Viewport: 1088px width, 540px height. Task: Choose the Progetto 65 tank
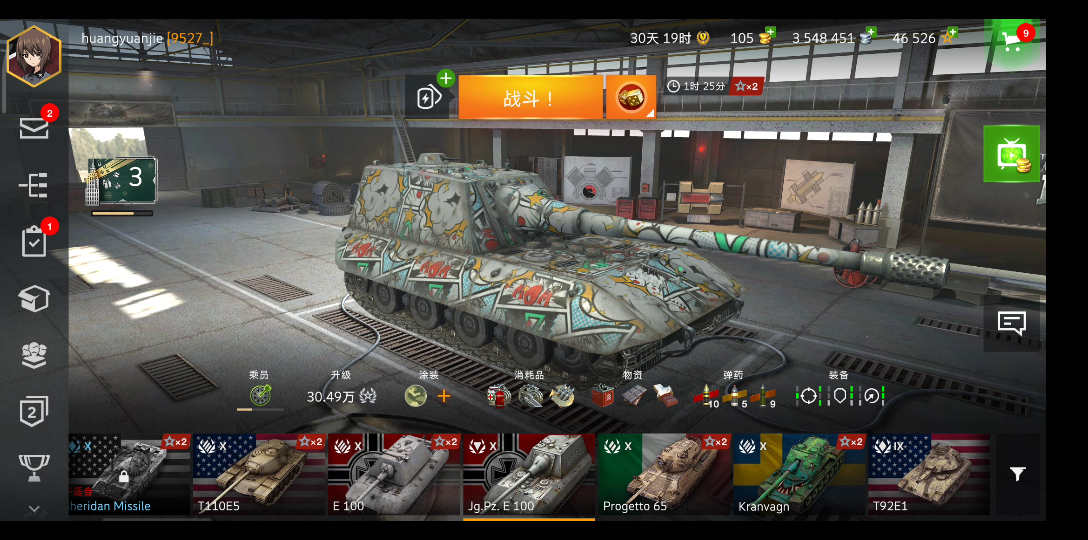pos(664,474)
